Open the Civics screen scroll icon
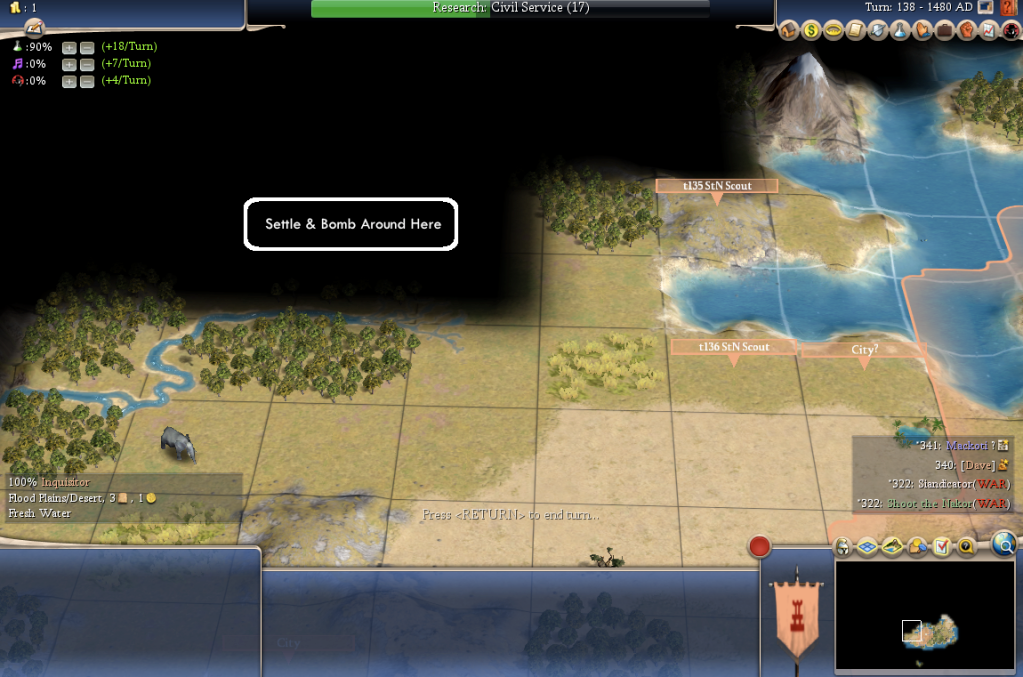Viewport: 1023px width, 677px height. click(855, 31)
